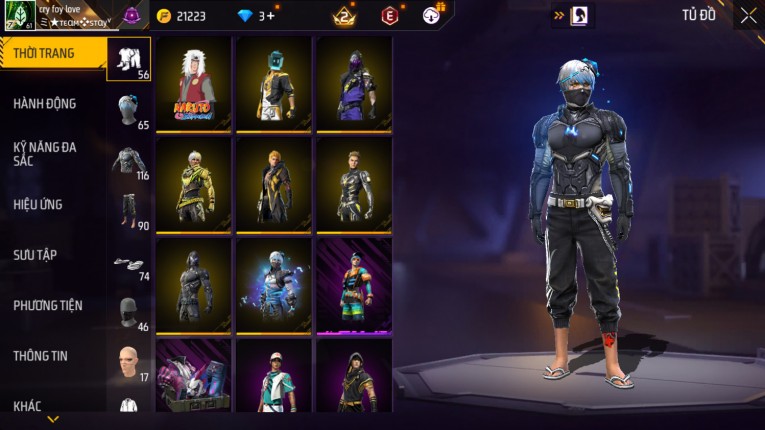
Task: Pick the purple hooded ninja outfit
Action: click(355, 84)
